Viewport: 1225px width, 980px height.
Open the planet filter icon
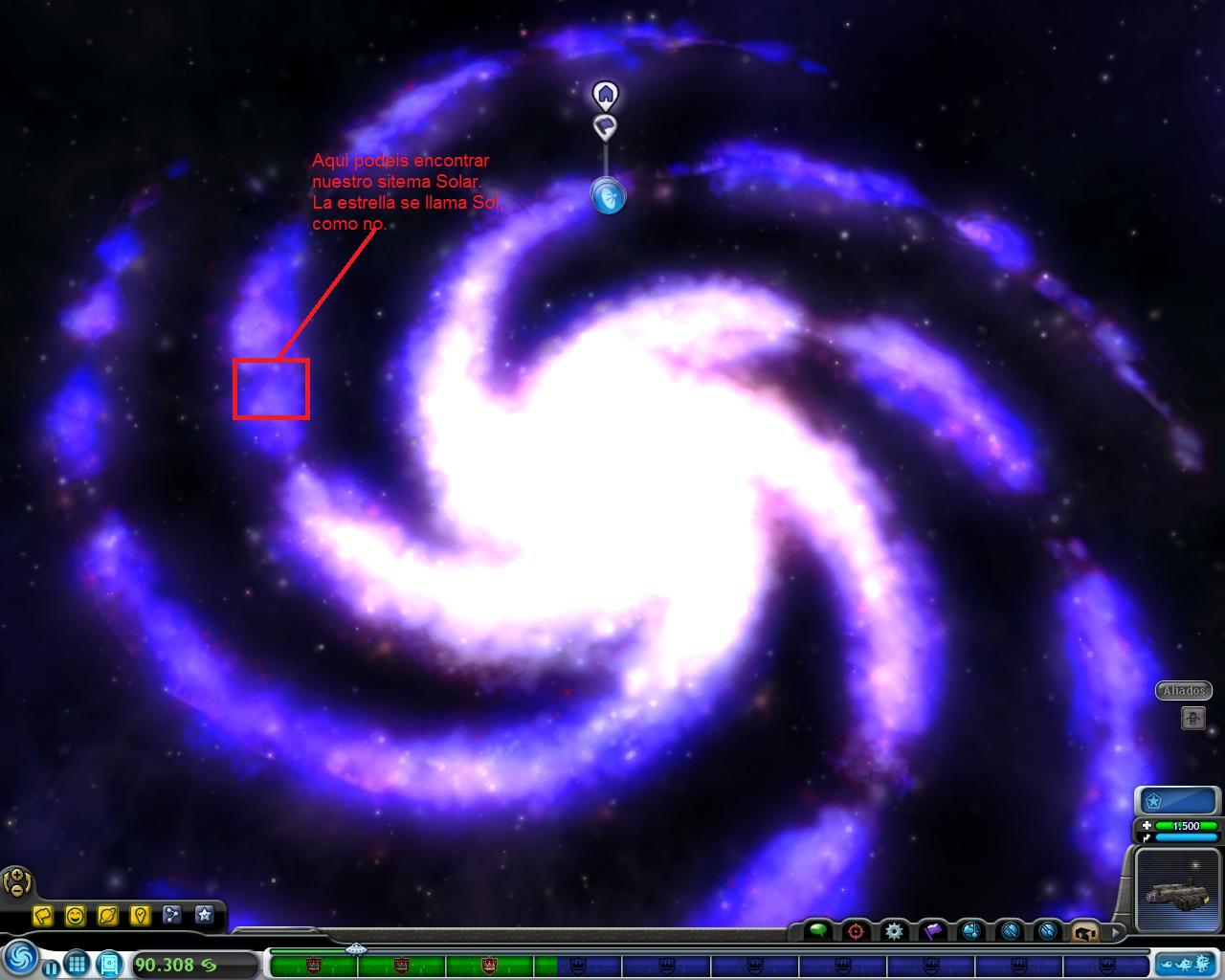coord(108,916)
